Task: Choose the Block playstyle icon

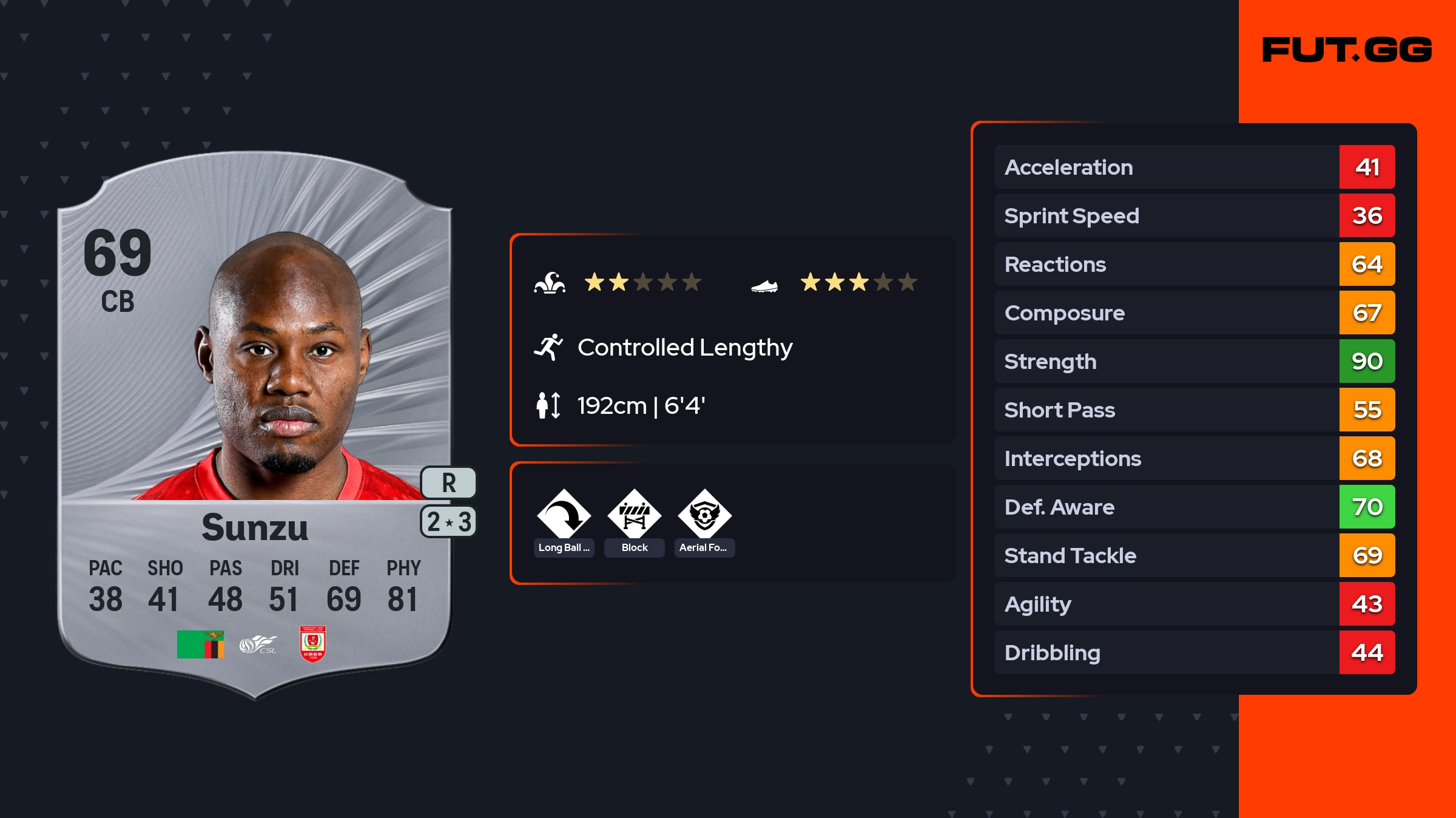Action: (634, 515)
